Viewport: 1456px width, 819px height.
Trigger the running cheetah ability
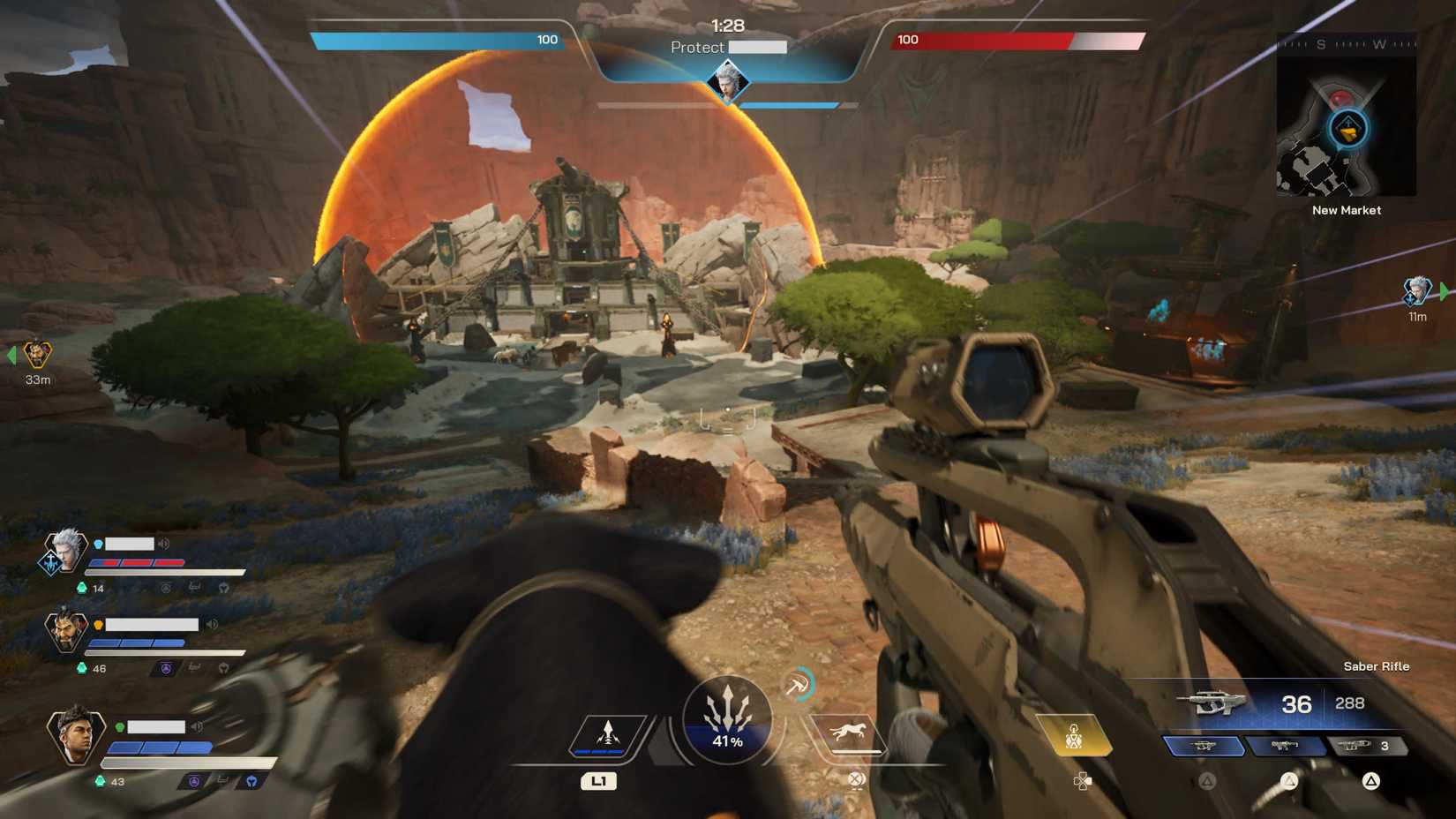click(x=847, y=734)
